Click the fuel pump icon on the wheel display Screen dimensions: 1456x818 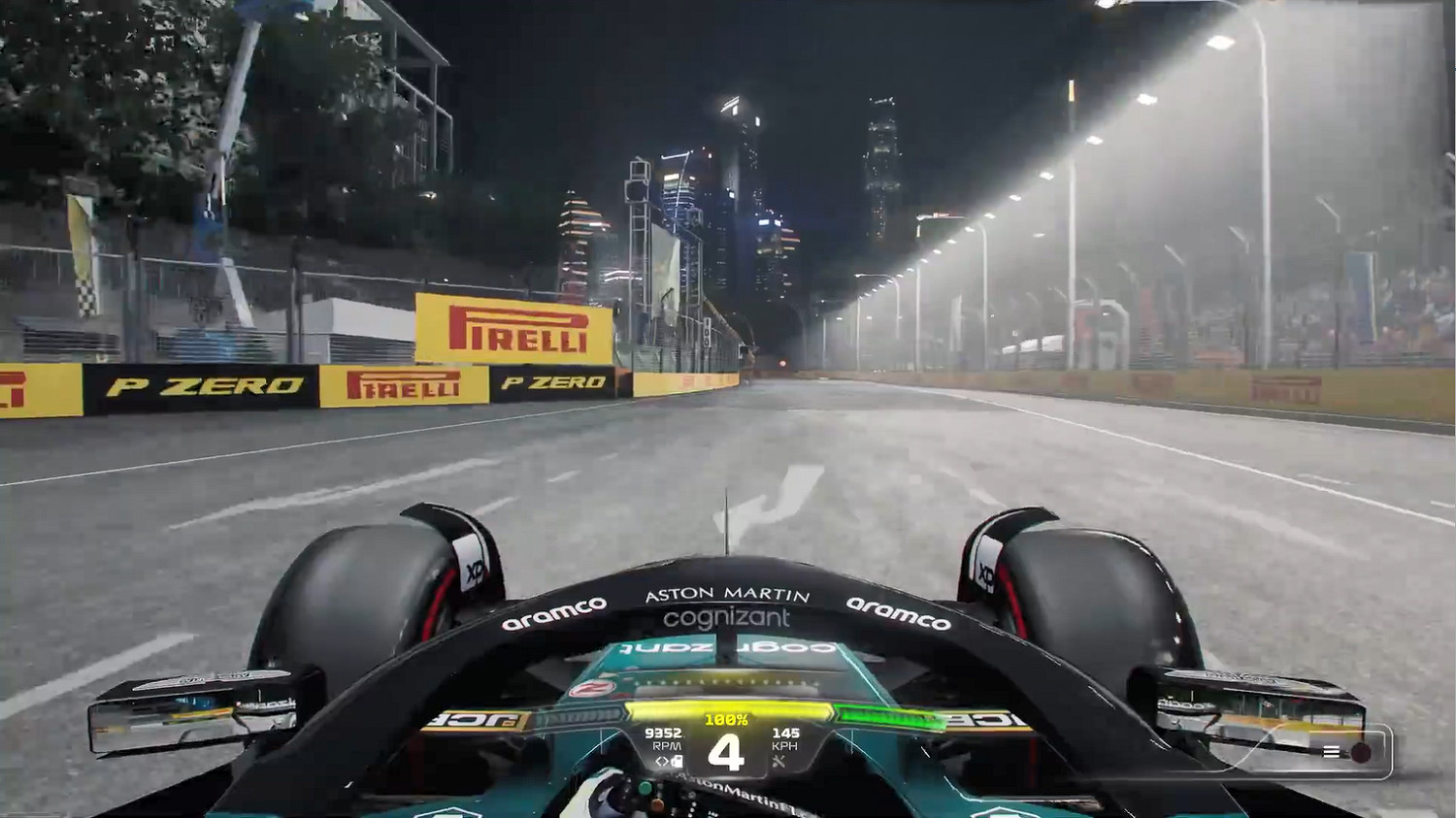point(676,762)
